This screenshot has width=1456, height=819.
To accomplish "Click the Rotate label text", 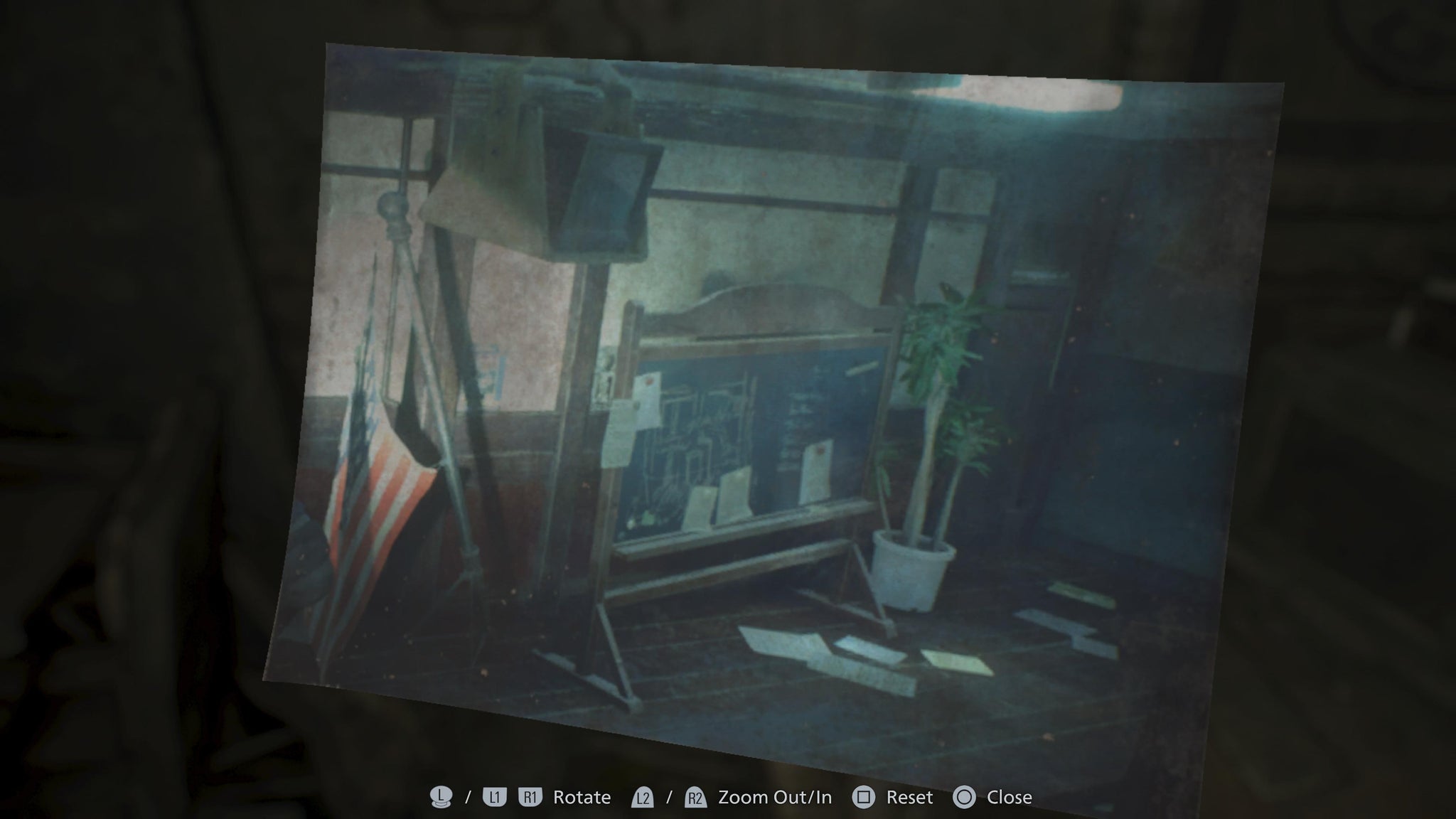I will coord(583,798).
